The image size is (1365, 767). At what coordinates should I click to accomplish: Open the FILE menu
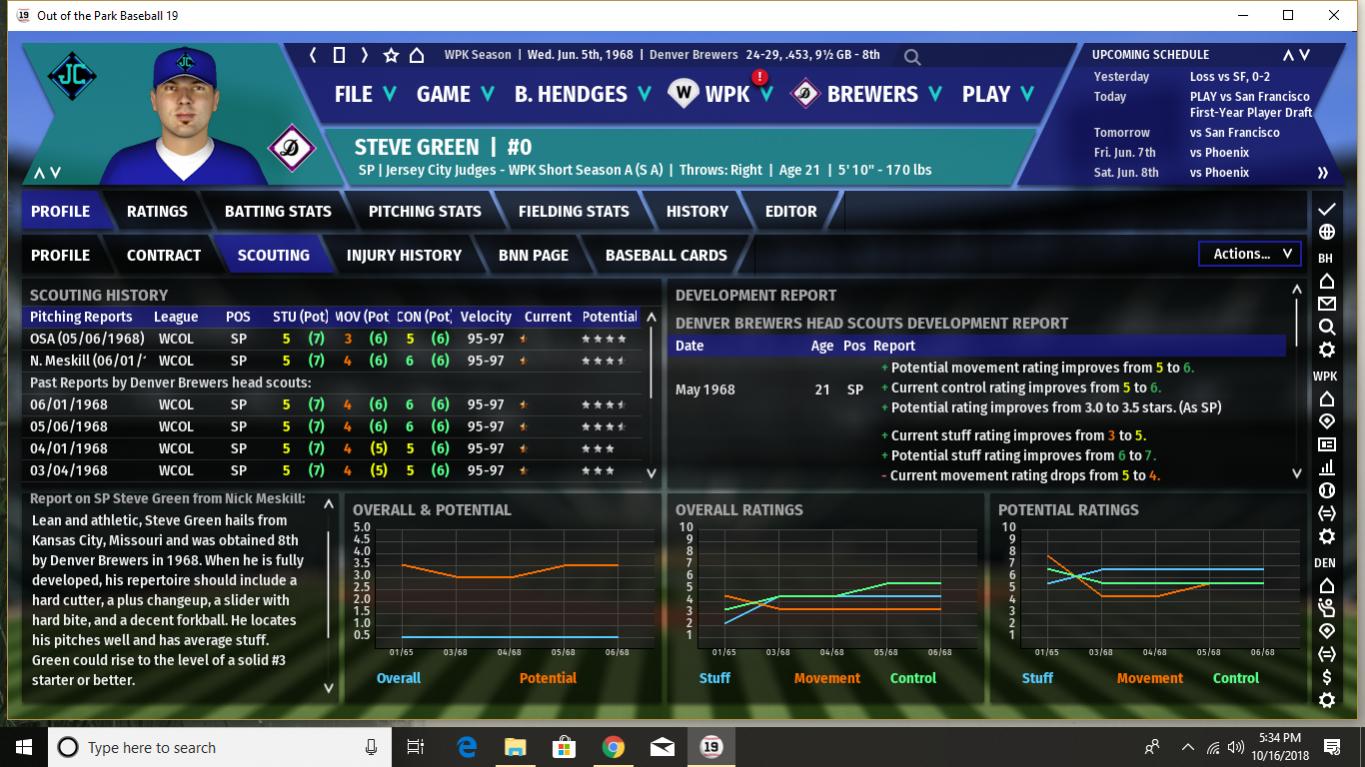(365, 94)
